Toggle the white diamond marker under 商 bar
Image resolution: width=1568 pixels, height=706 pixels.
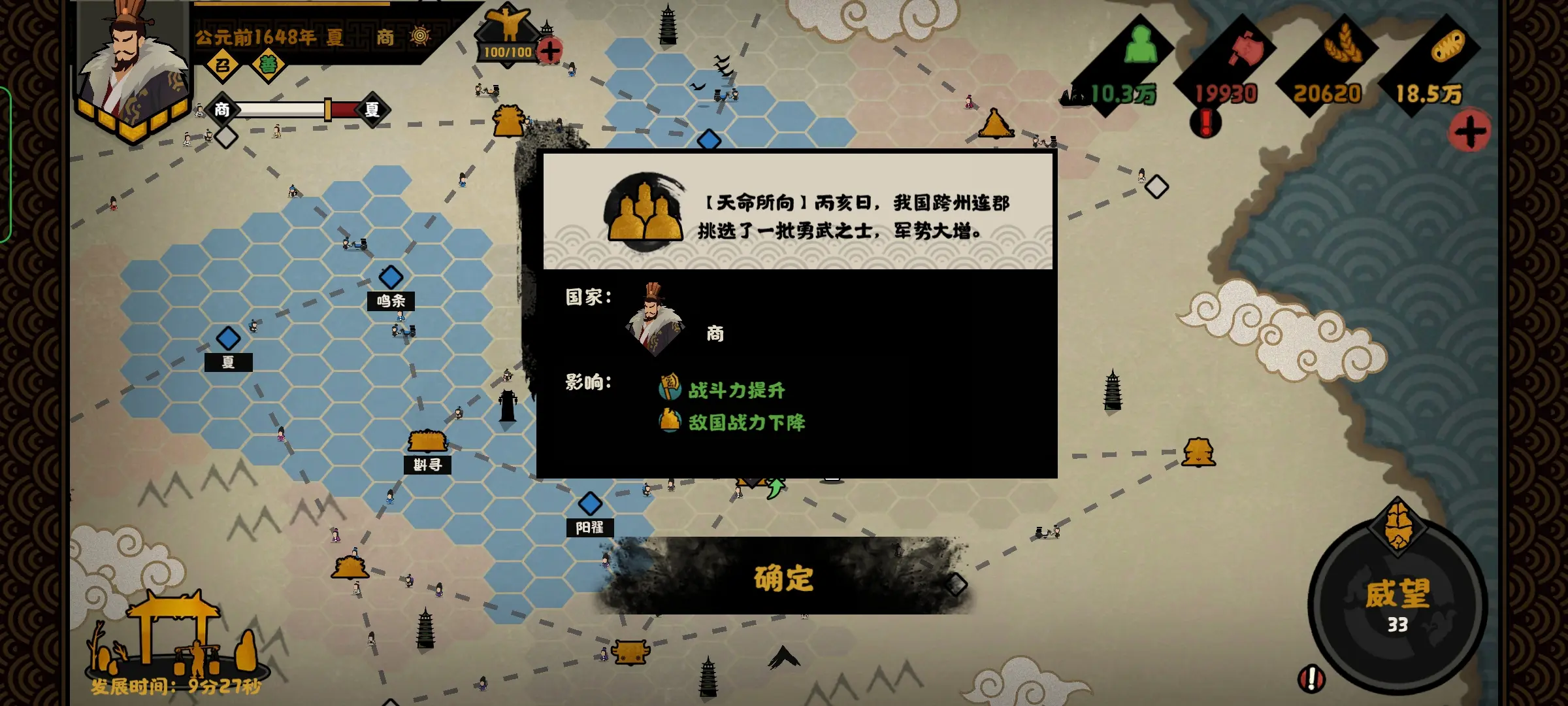(x=227, y=138)
